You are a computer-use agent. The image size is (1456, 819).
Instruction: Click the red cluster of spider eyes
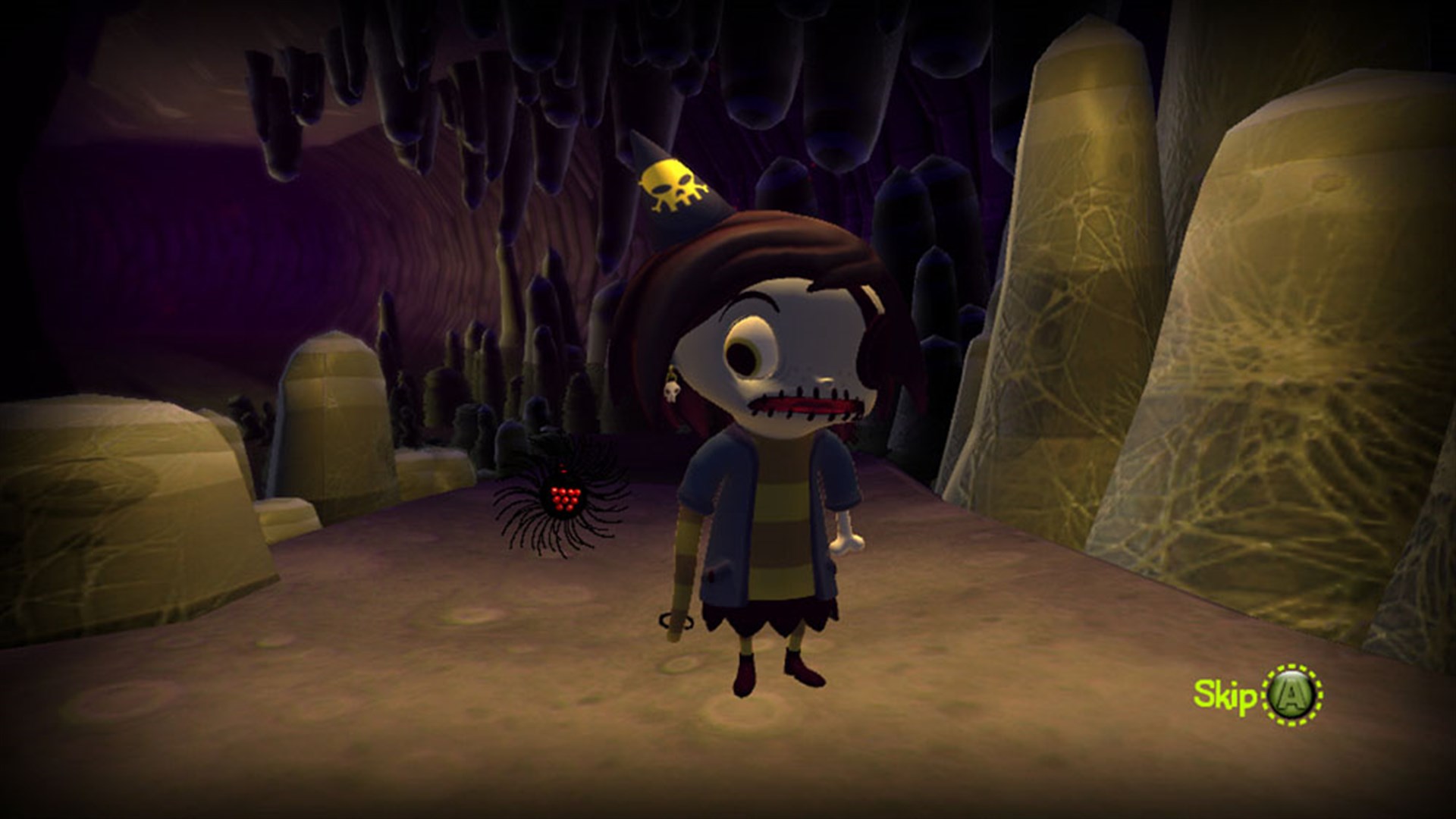click(x=563, y=497)
